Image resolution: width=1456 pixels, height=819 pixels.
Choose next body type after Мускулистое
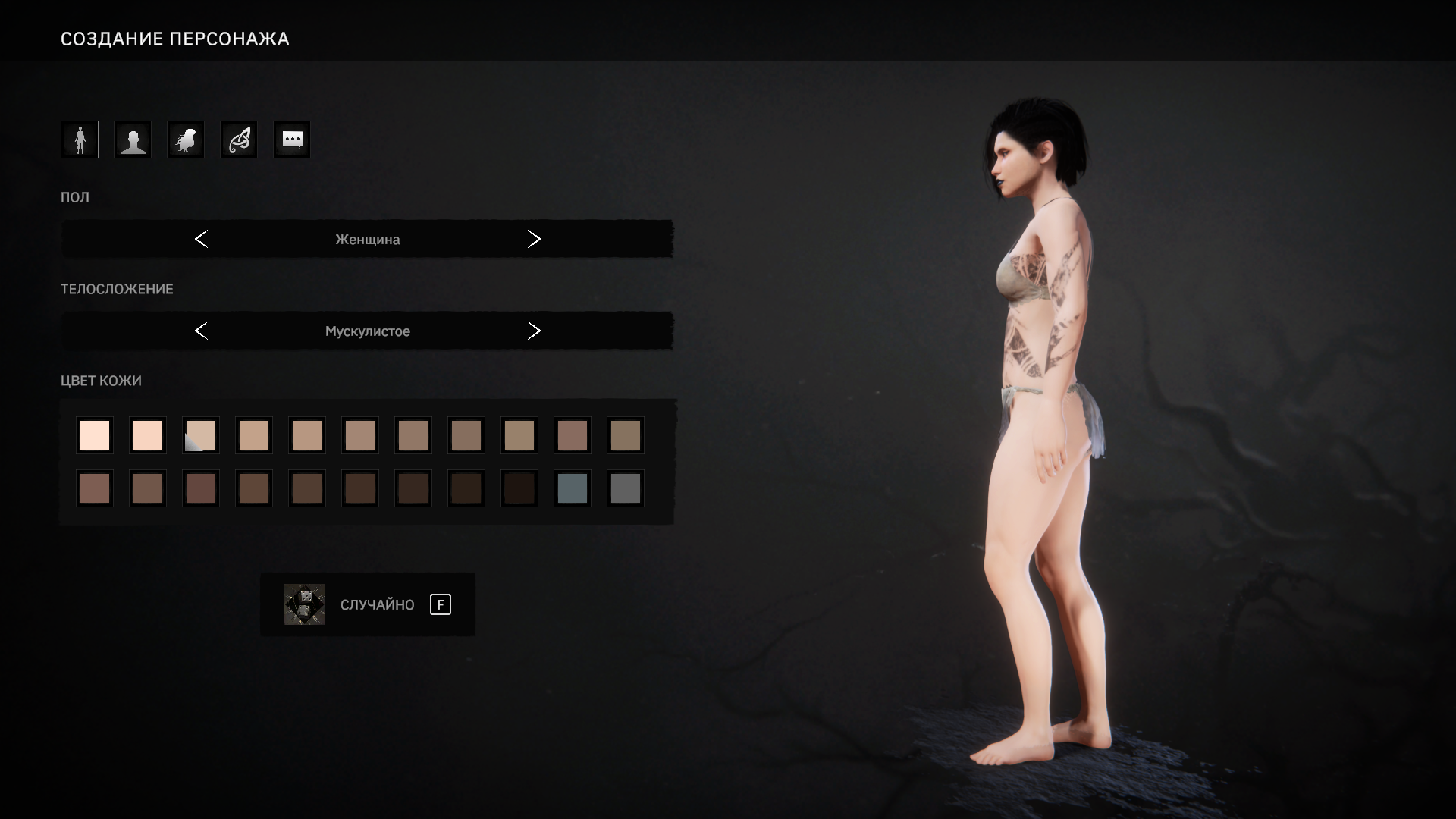pyautogui.click(x=534, y=331)
